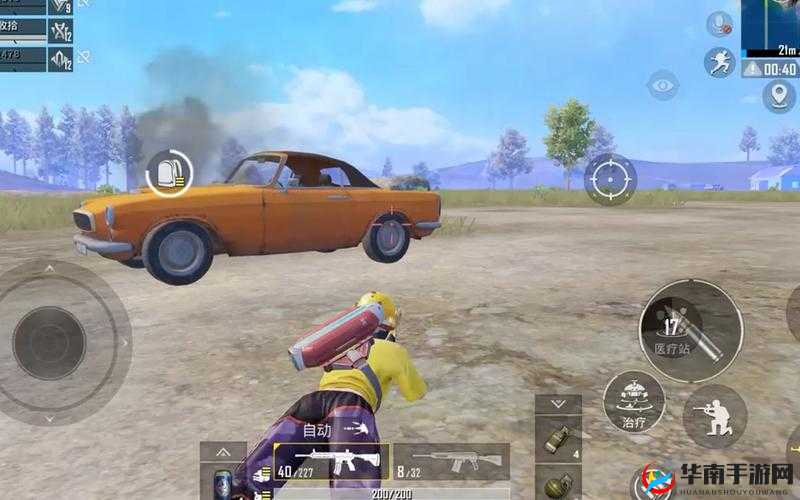Tap the 治疗 heal button
Screen dimensions: 800x500
point(633,402)
